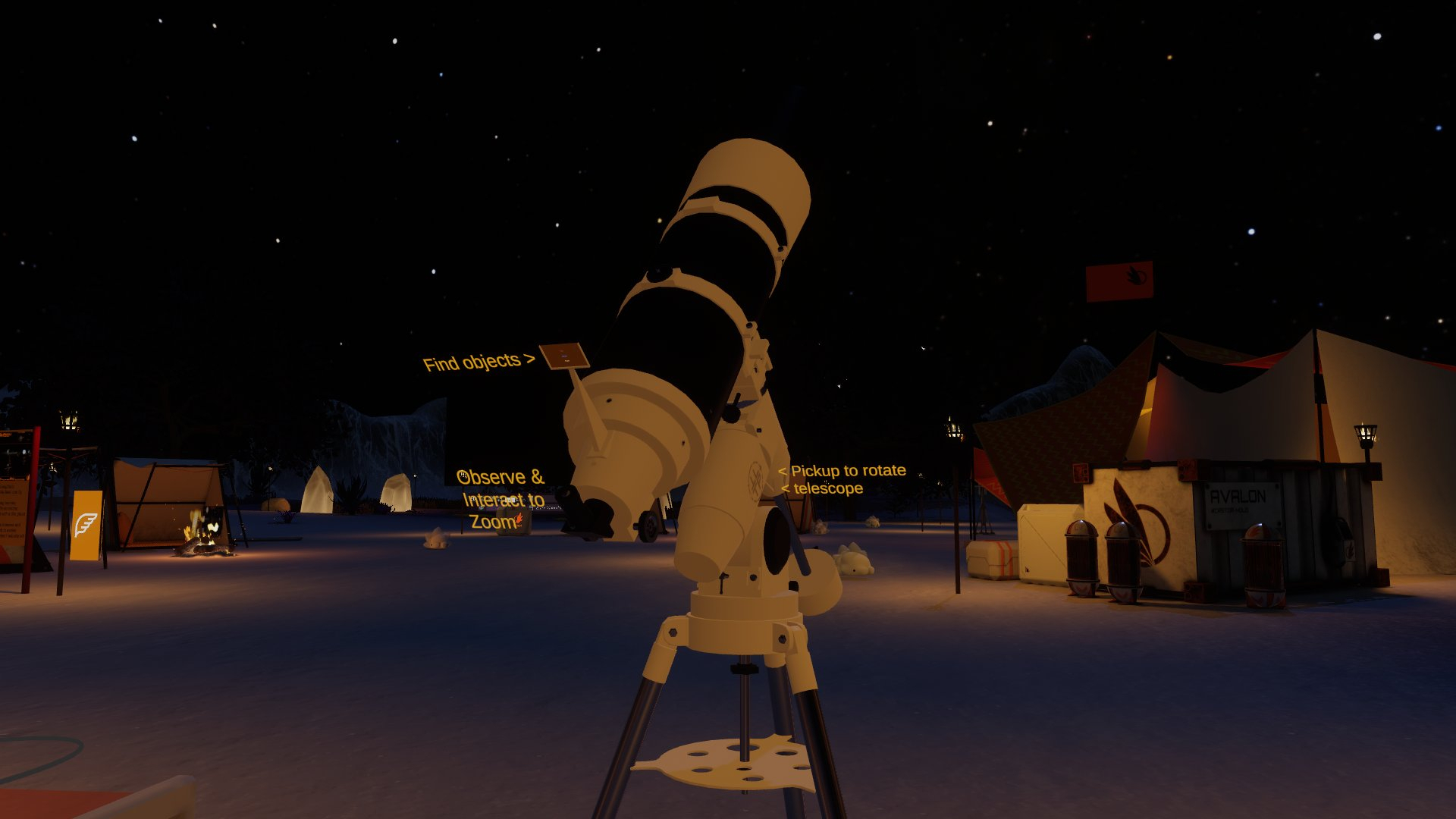
Task: Choose the "Pickup to rotate telescope" hint
Action: (x=842, y=479)
